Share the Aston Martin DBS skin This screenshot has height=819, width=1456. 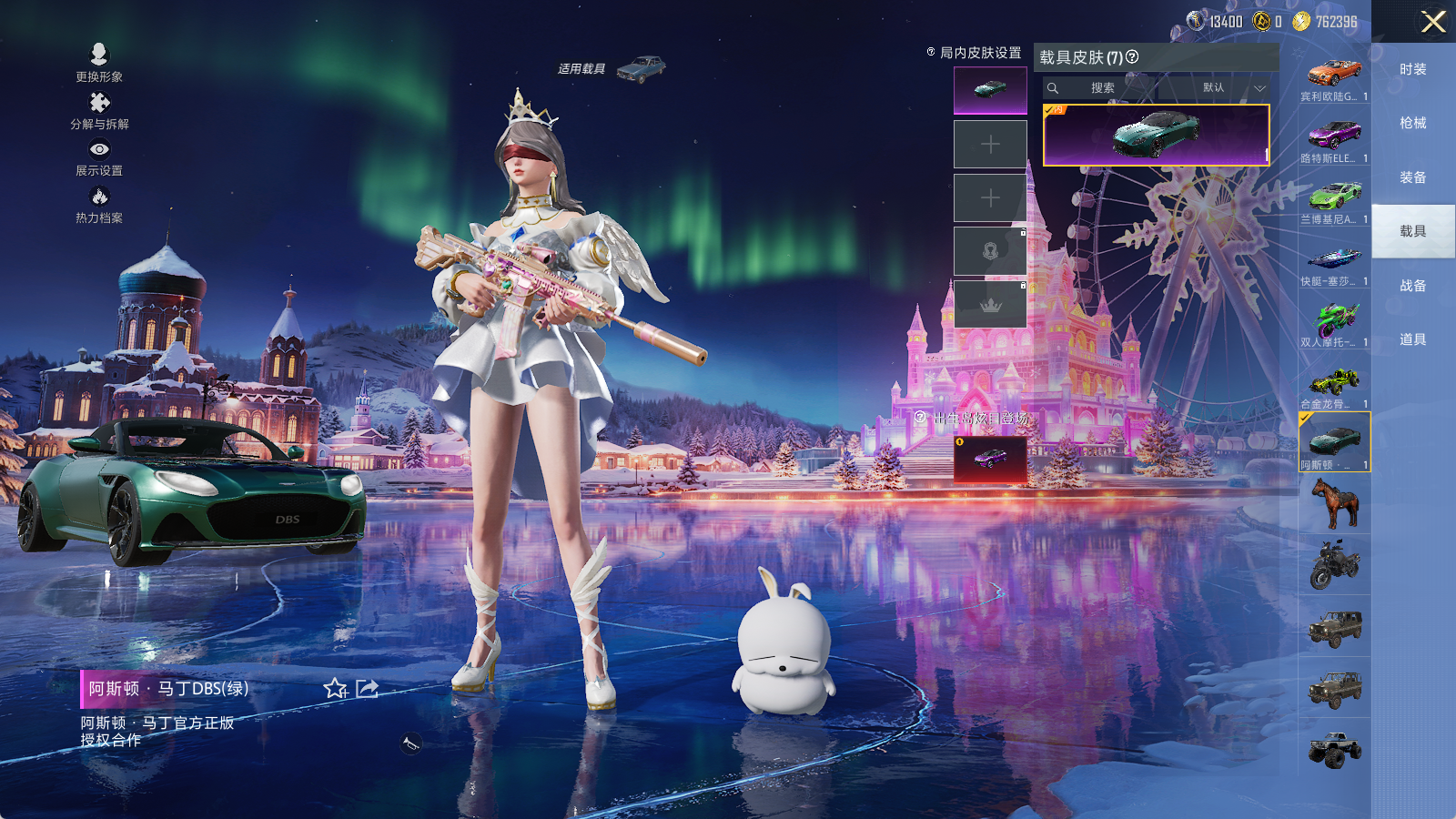pyautogui.click(x=367, y=689)
